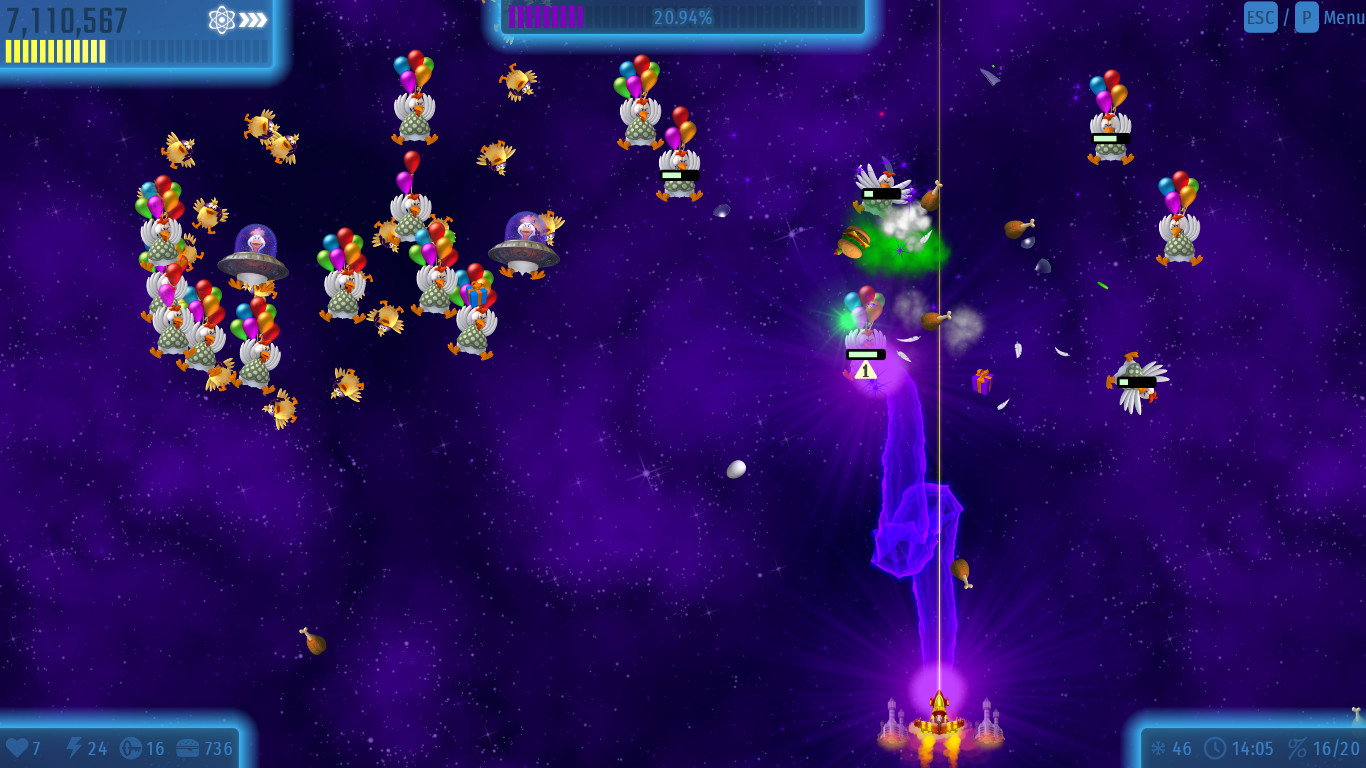
Task: Open the pause Menu
Action: [1343, 17]
